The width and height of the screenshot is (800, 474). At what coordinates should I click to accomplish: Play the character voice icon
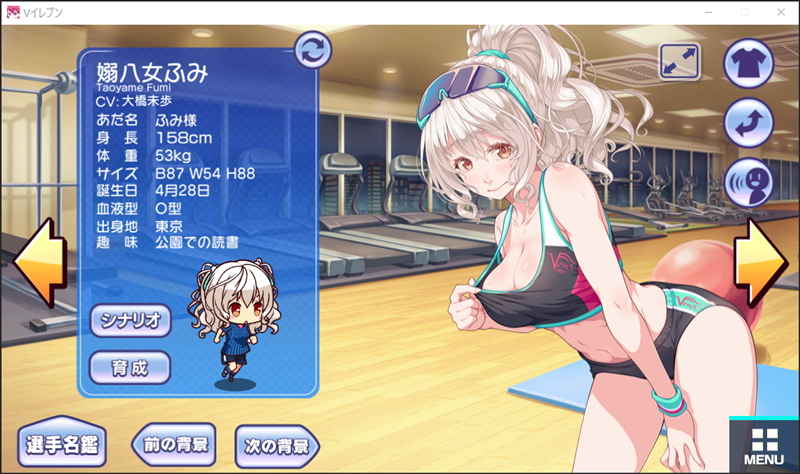coord(748,183)
